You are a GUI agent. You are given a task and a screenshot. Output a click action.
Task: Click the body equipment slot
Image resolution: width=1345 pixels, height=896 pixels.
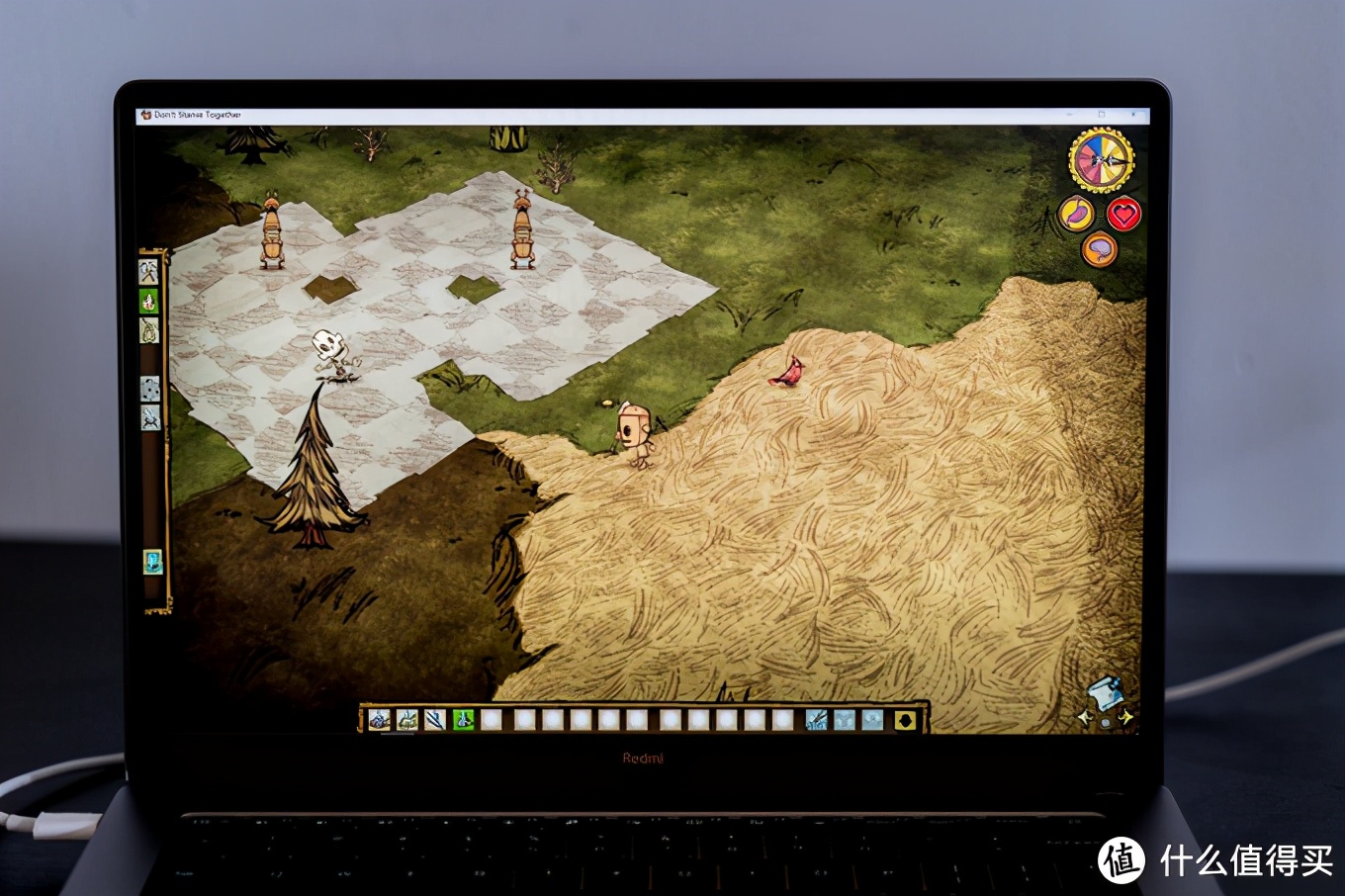(x=844, y=720)
